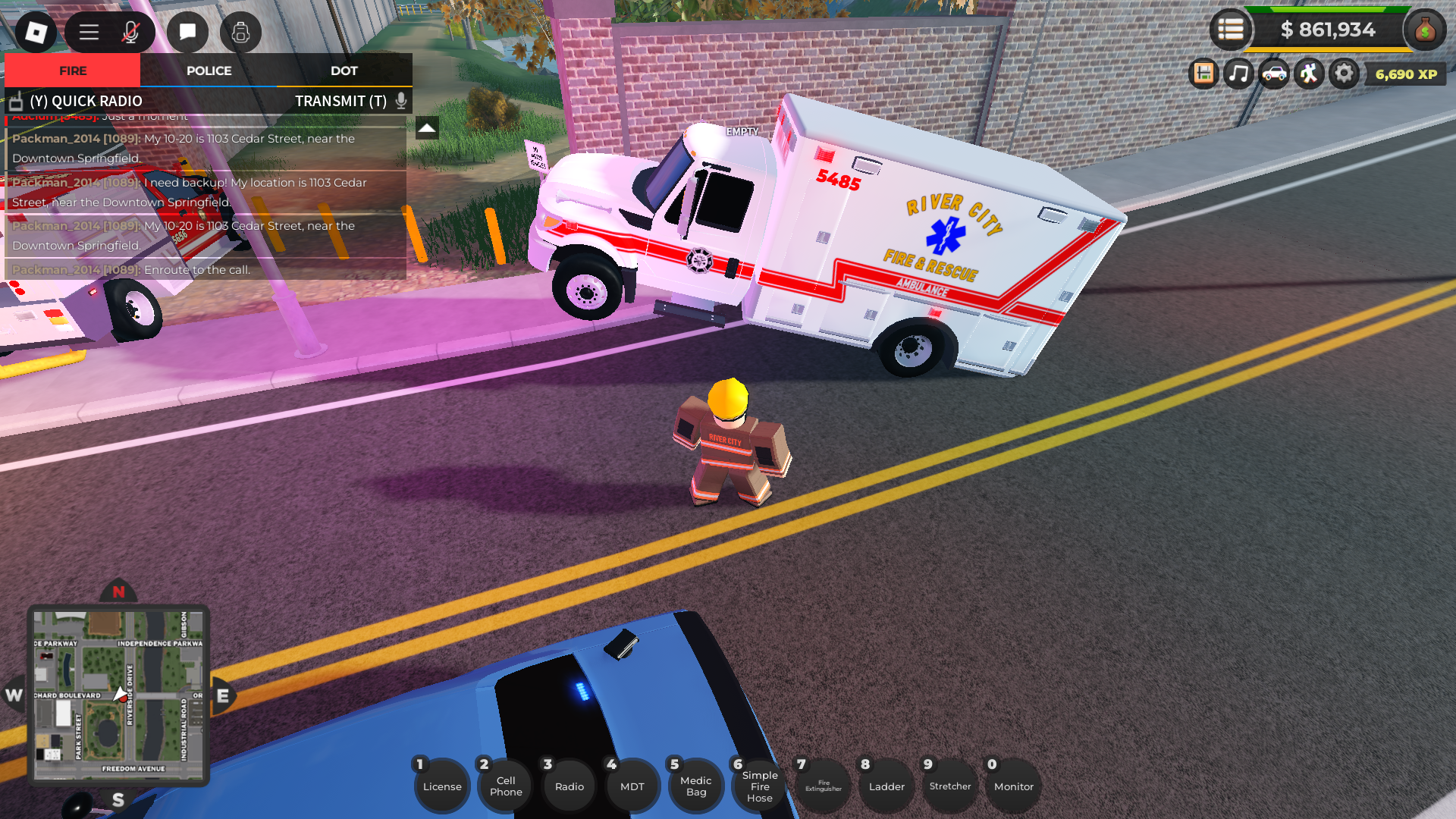The height and width of the screenshot is (819, 1456).
Task: Switch to the DOT tab
Action: point(344,71)
